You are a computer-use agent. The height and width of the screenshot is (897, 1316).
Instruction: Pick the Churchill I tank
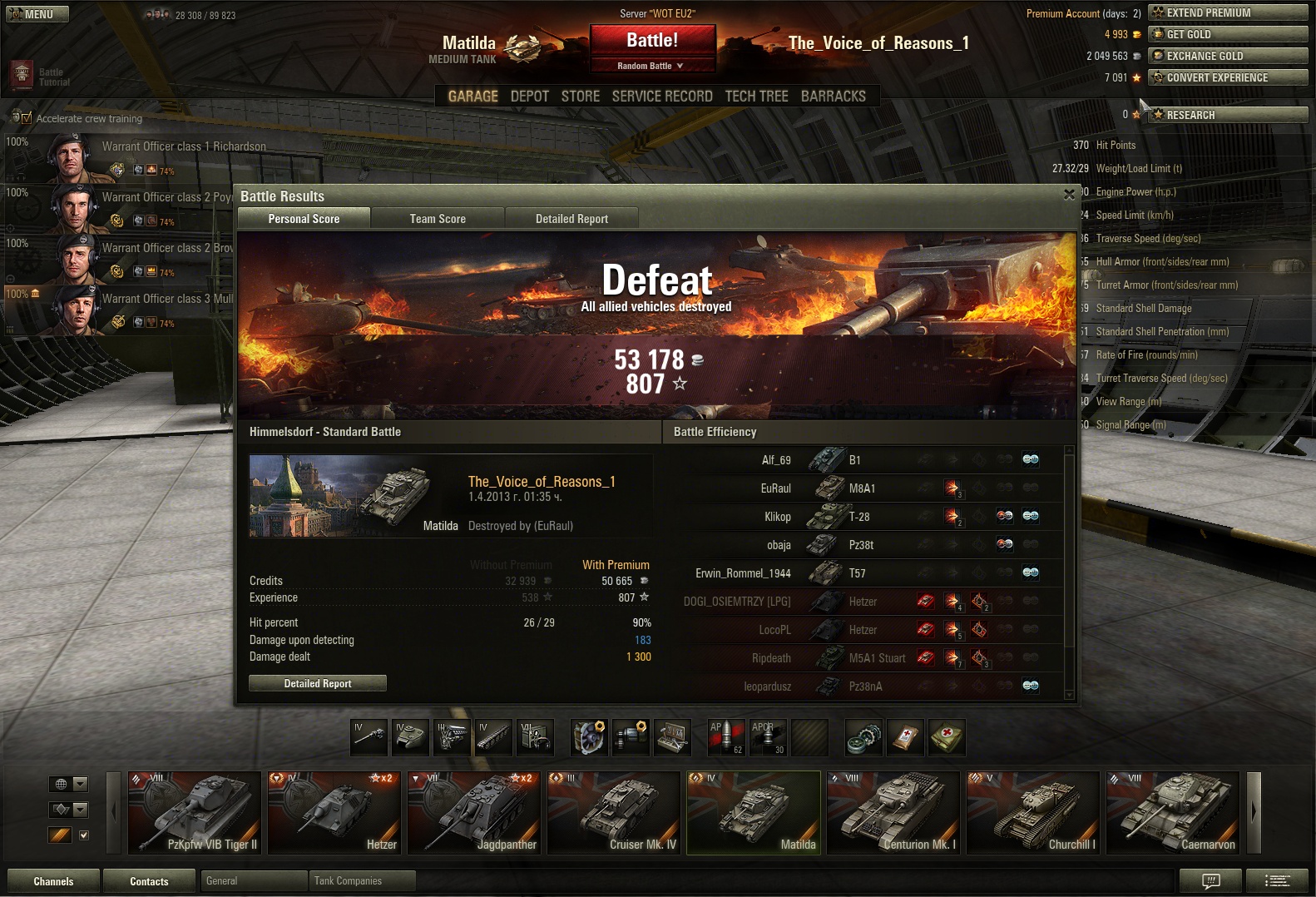point(1033,812)
